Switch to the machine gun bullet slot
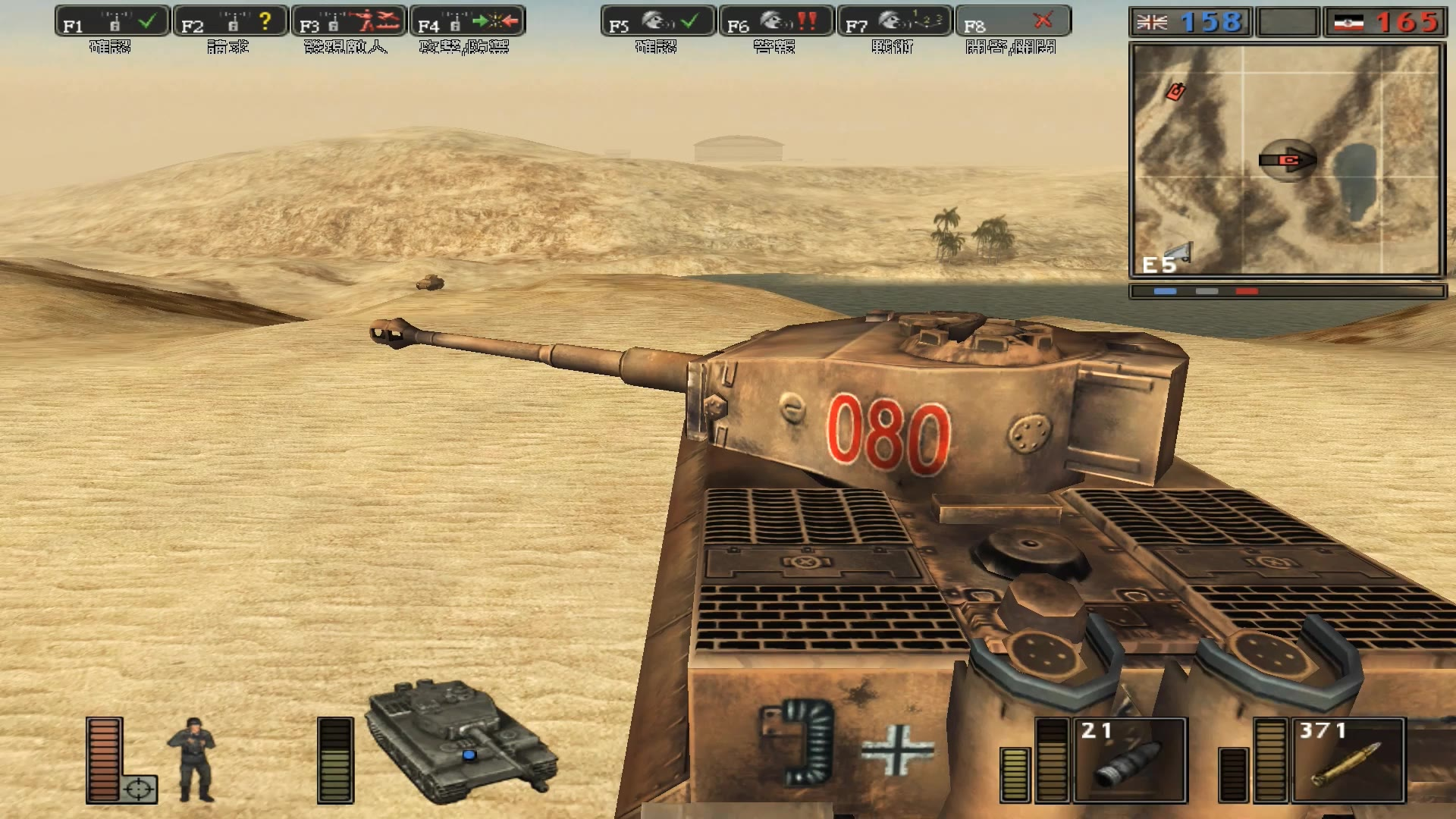The image size is (1456, 819). 1348,760
